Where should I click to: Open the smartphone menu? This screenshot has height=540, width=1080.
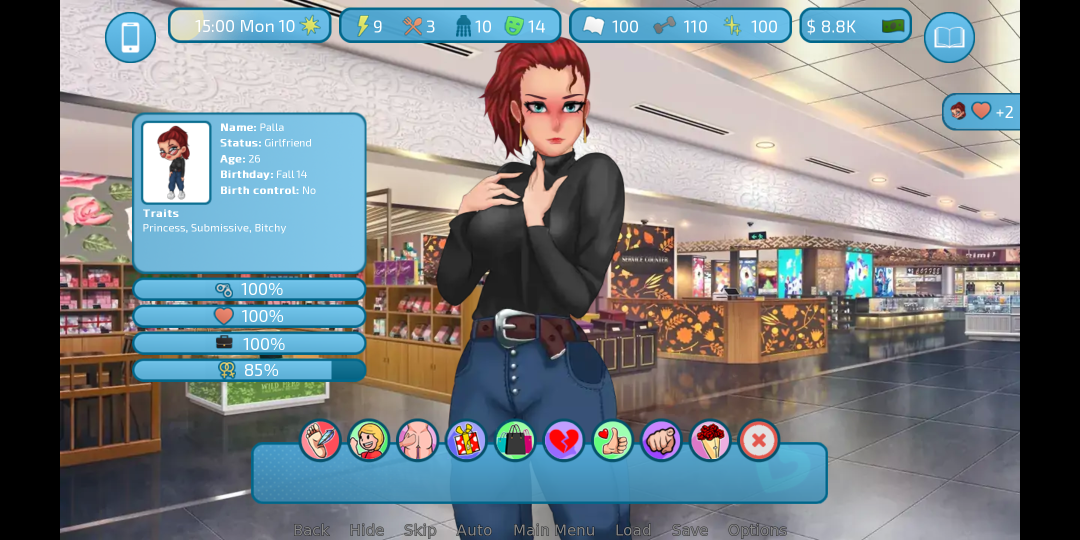click(130, 38)
